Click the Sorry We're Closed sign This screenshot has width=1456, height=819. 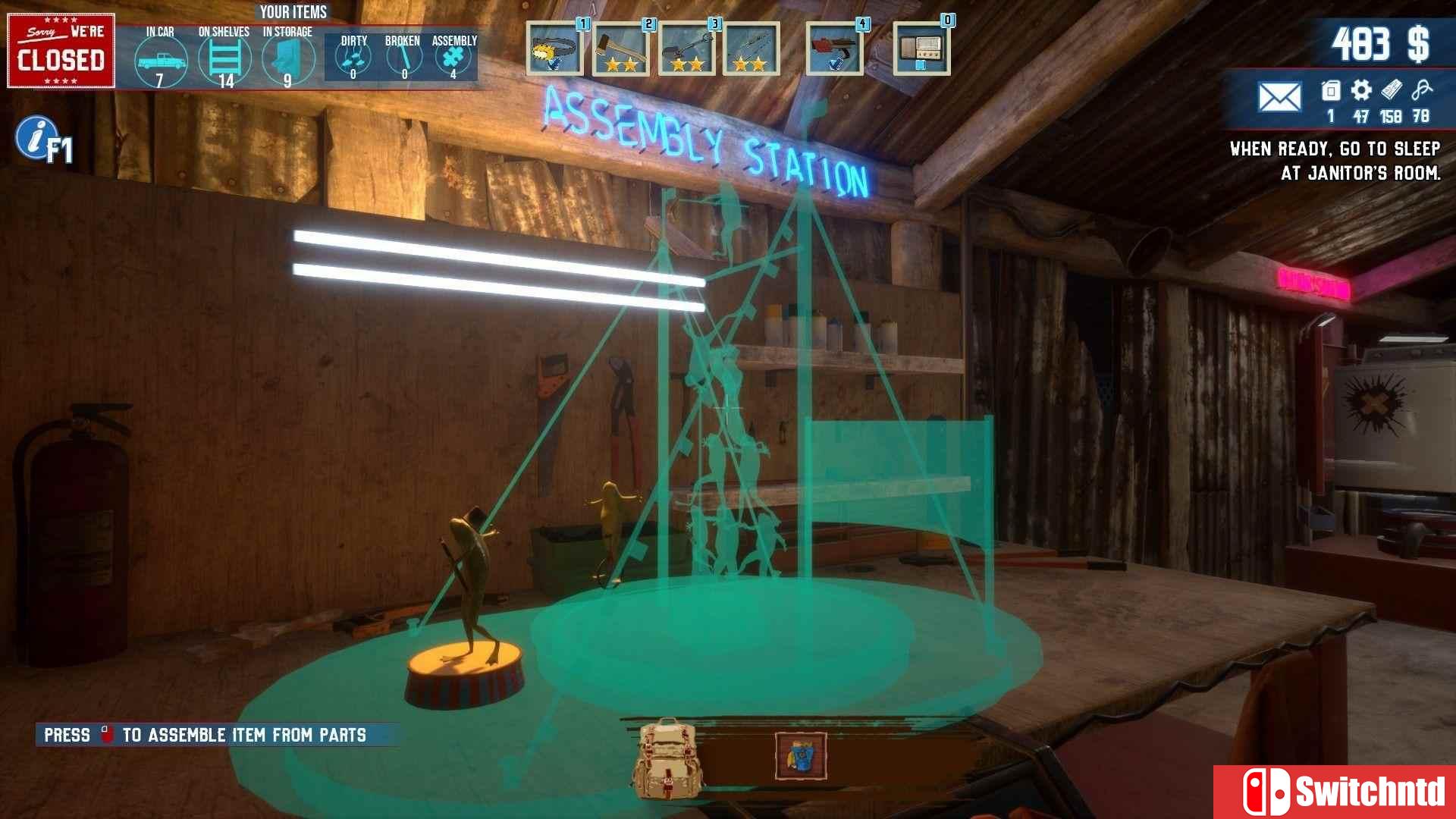click(x=61, y=51)
